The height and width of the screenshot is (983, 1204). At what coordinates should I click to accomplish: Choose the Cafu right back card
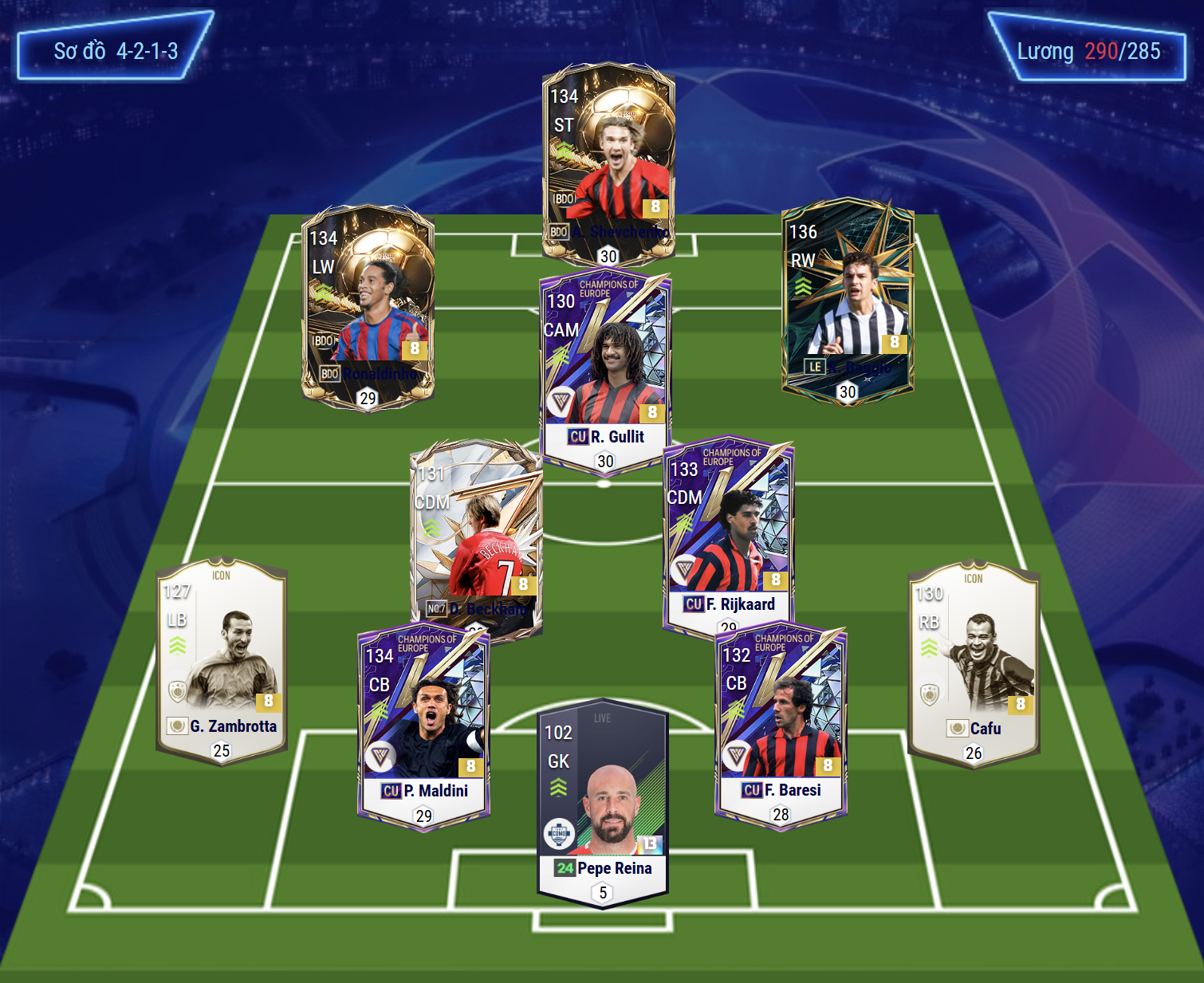pos(974,663)
